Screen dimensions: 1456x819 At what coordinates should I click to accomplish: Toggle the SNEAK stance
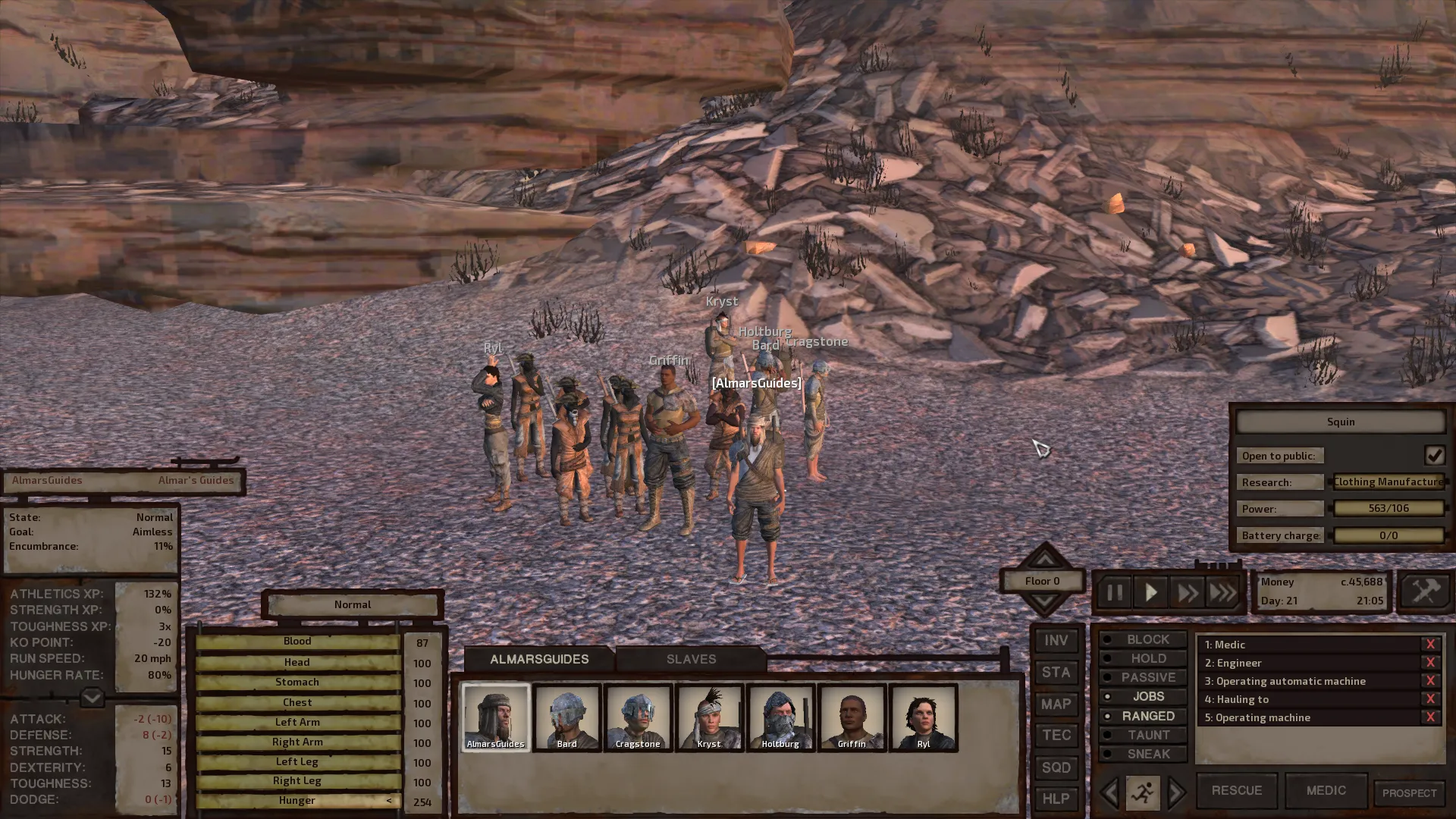click(1148, 754)
